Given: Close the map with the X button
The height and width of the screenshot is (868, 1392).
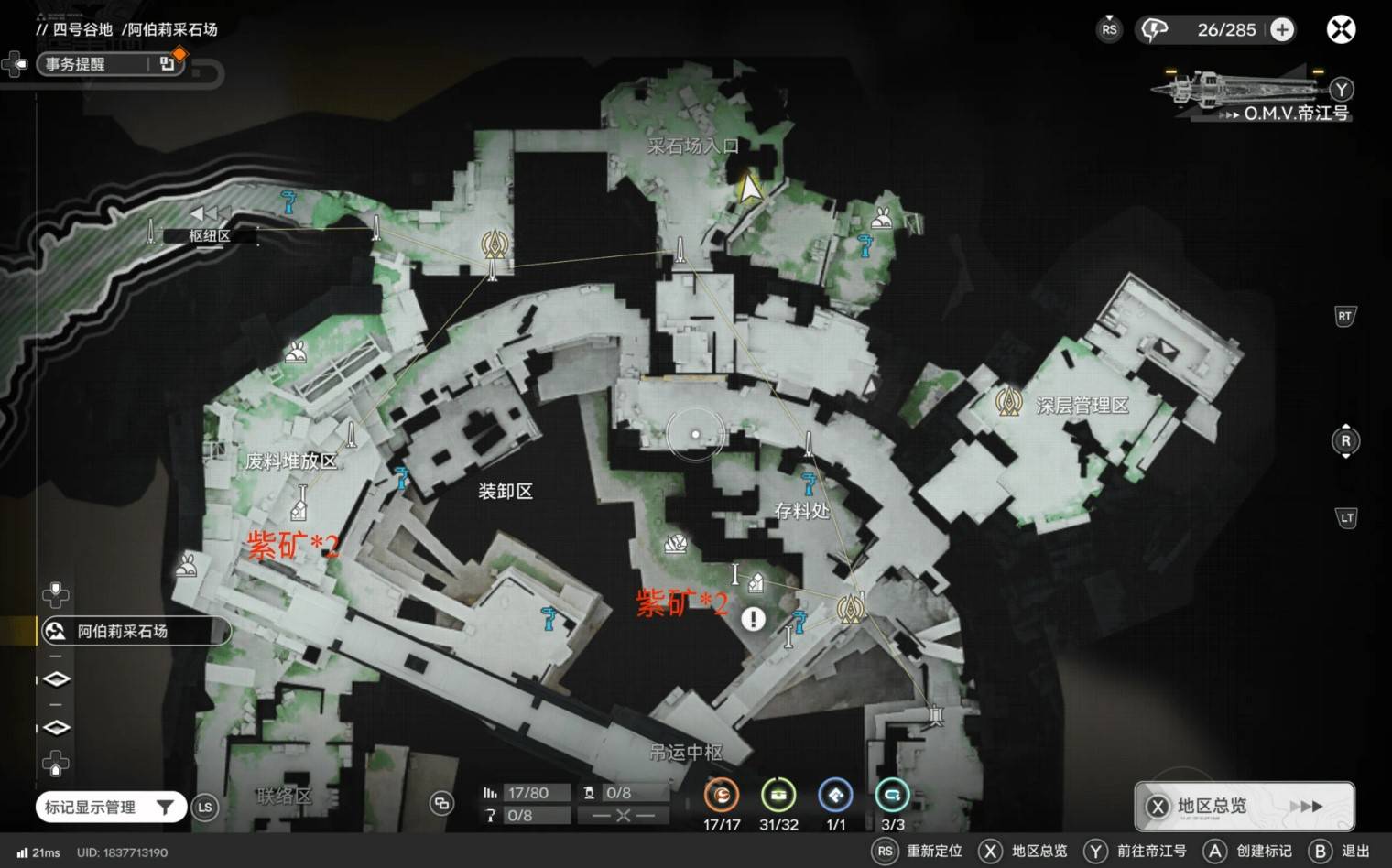Looking at the screenshot, I should pyautogui.click(x=1341, y=29).
